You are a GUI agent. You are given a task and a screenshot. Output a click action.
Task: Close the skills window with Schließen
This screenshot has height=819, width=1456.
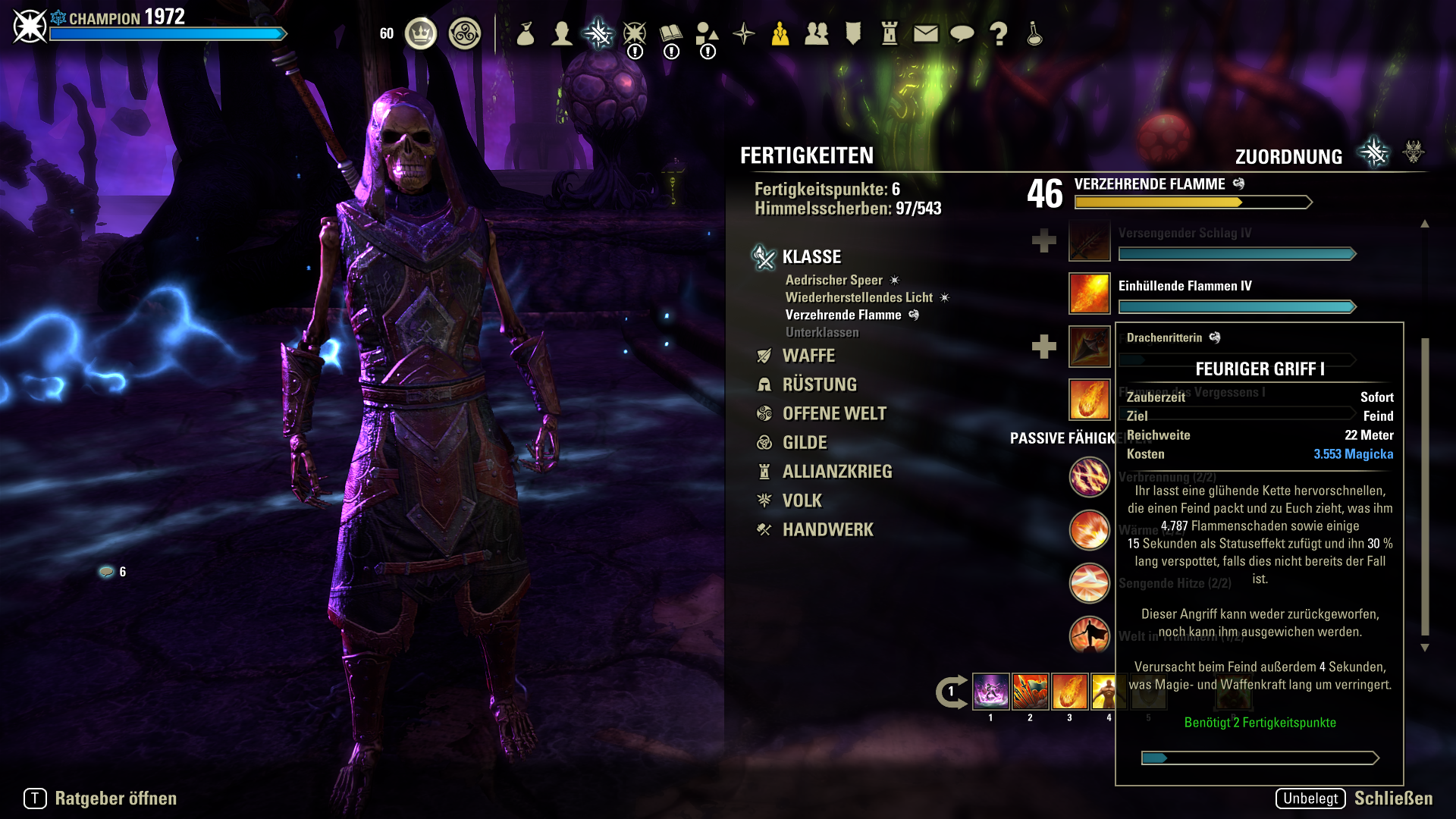pos(1393,799)
